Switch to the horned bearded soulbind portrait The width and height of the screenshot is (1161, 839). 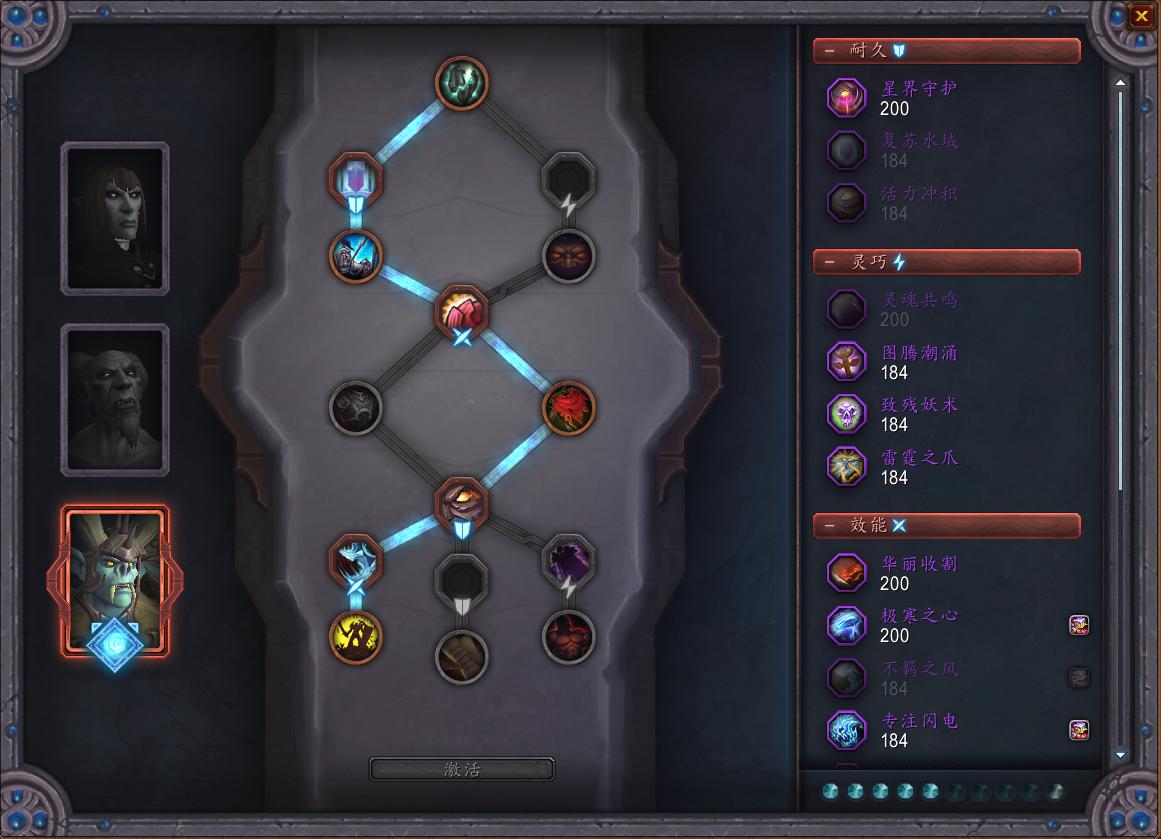tap(115, 399)
